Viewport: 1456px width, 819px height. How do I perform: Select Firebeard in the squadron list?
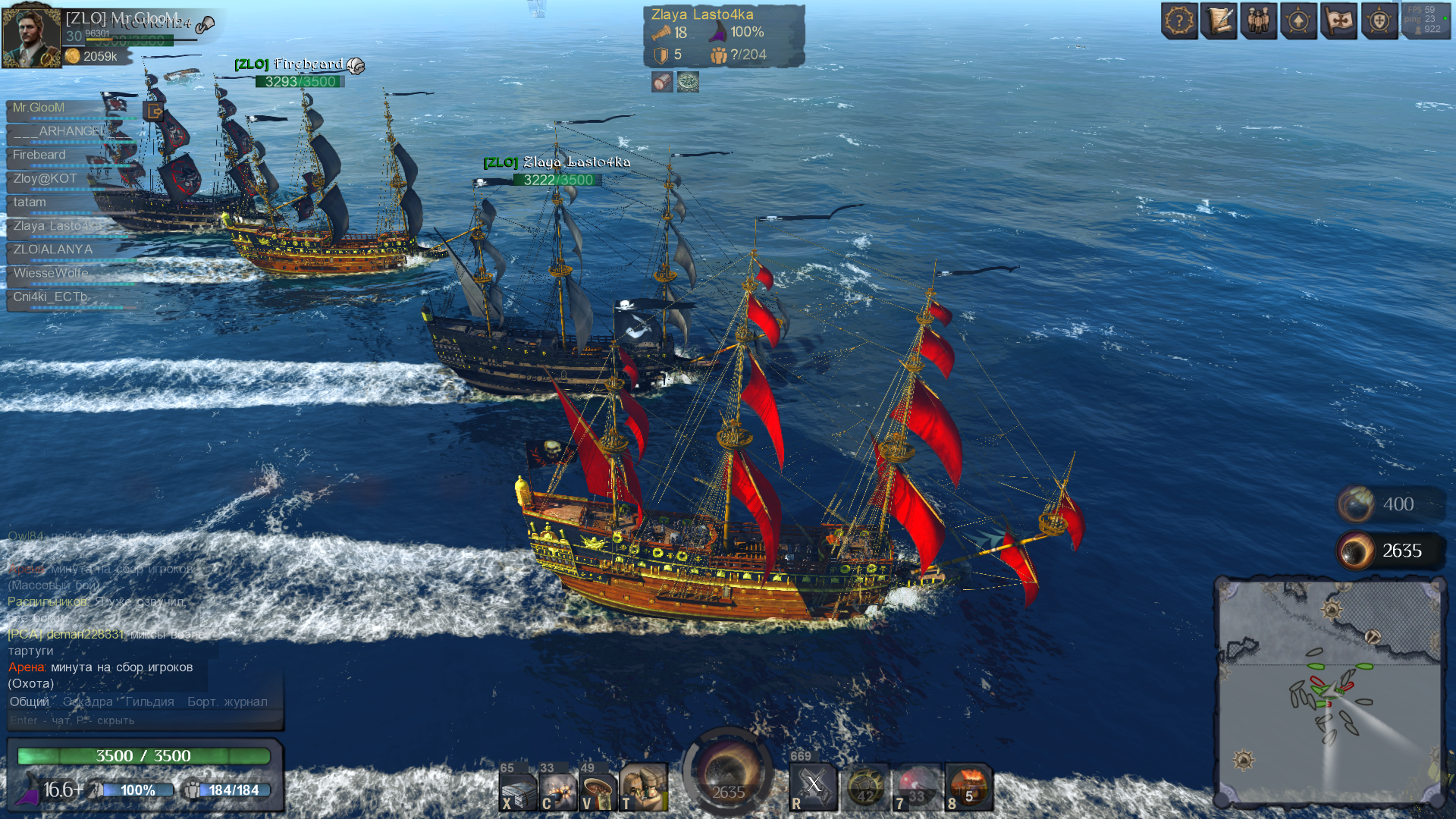pyautogui.click(x=39, y=155)
